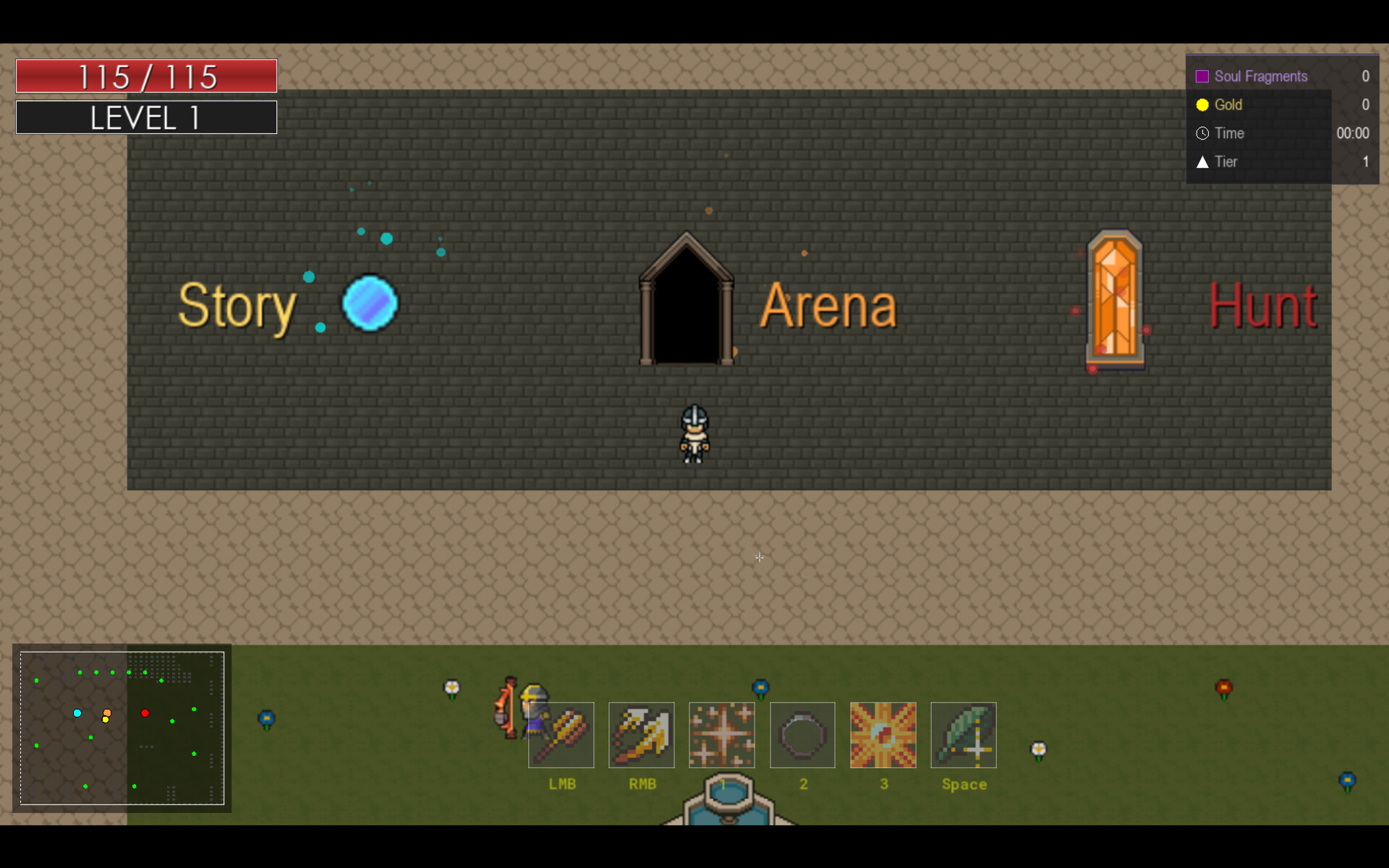Click the Hunt label text

pyautogui.click(x=1262, y=304)
